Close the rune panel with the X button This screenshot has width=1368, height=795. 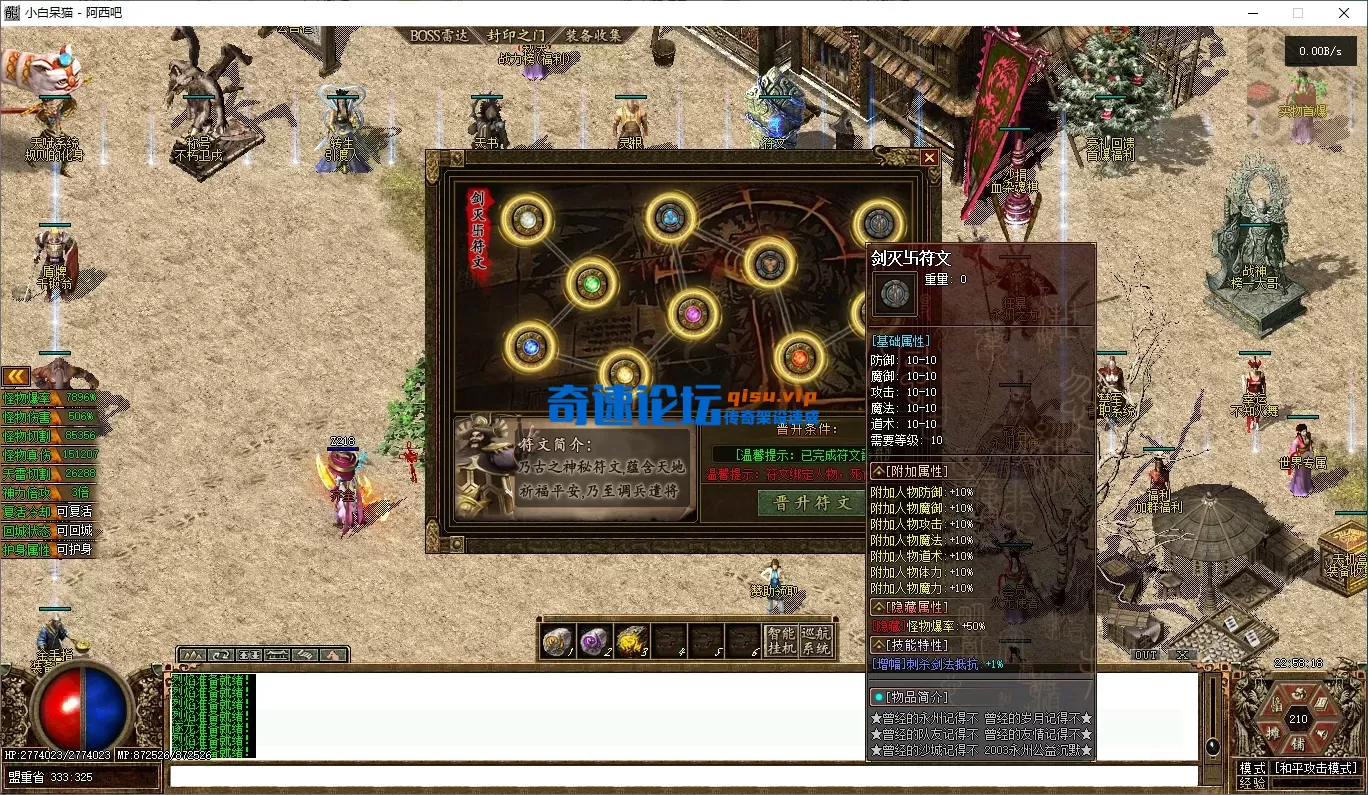pos(929,158)
